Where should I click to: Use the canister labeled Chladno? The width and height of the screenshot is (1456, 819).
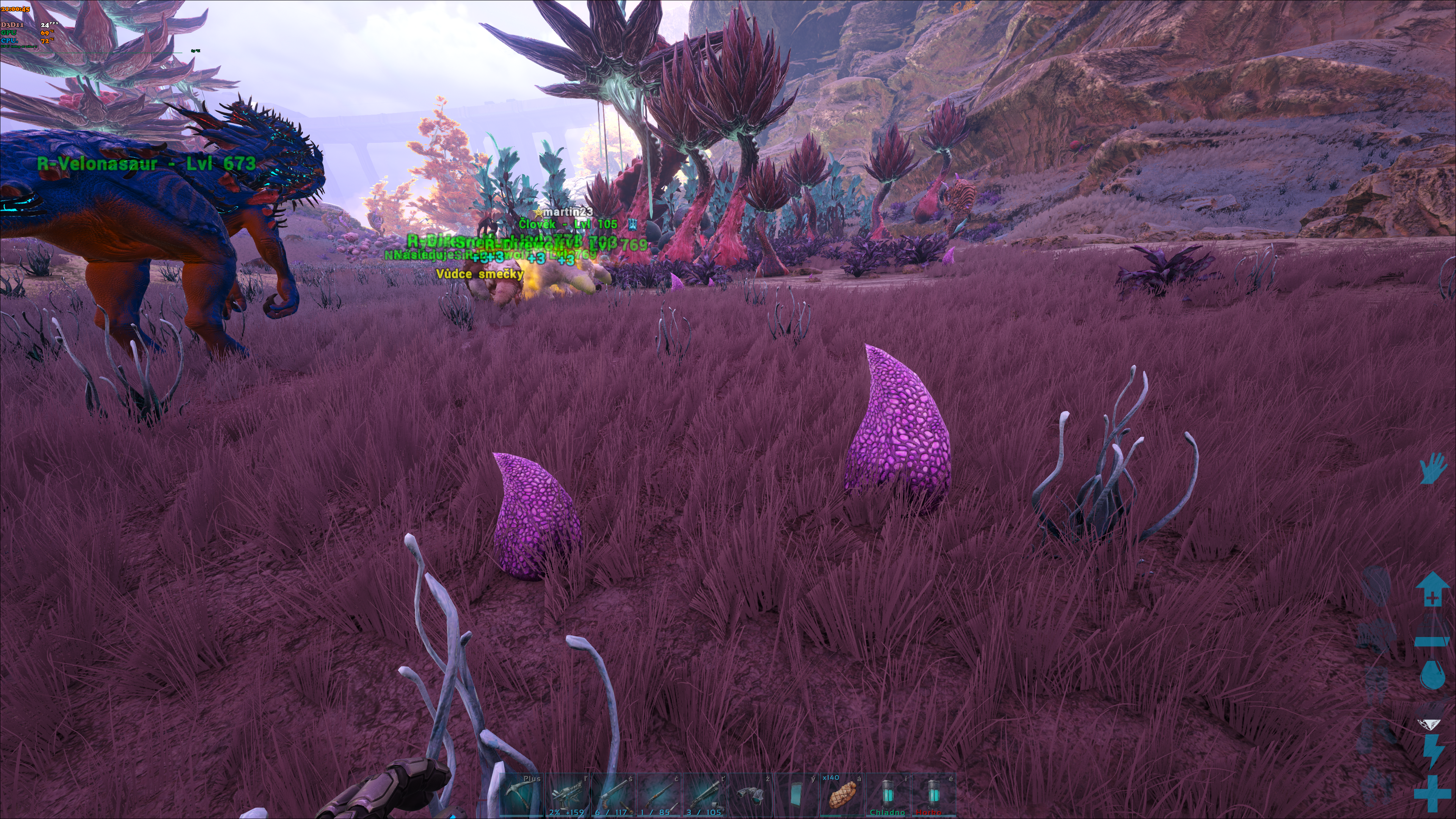click(887, 795)
